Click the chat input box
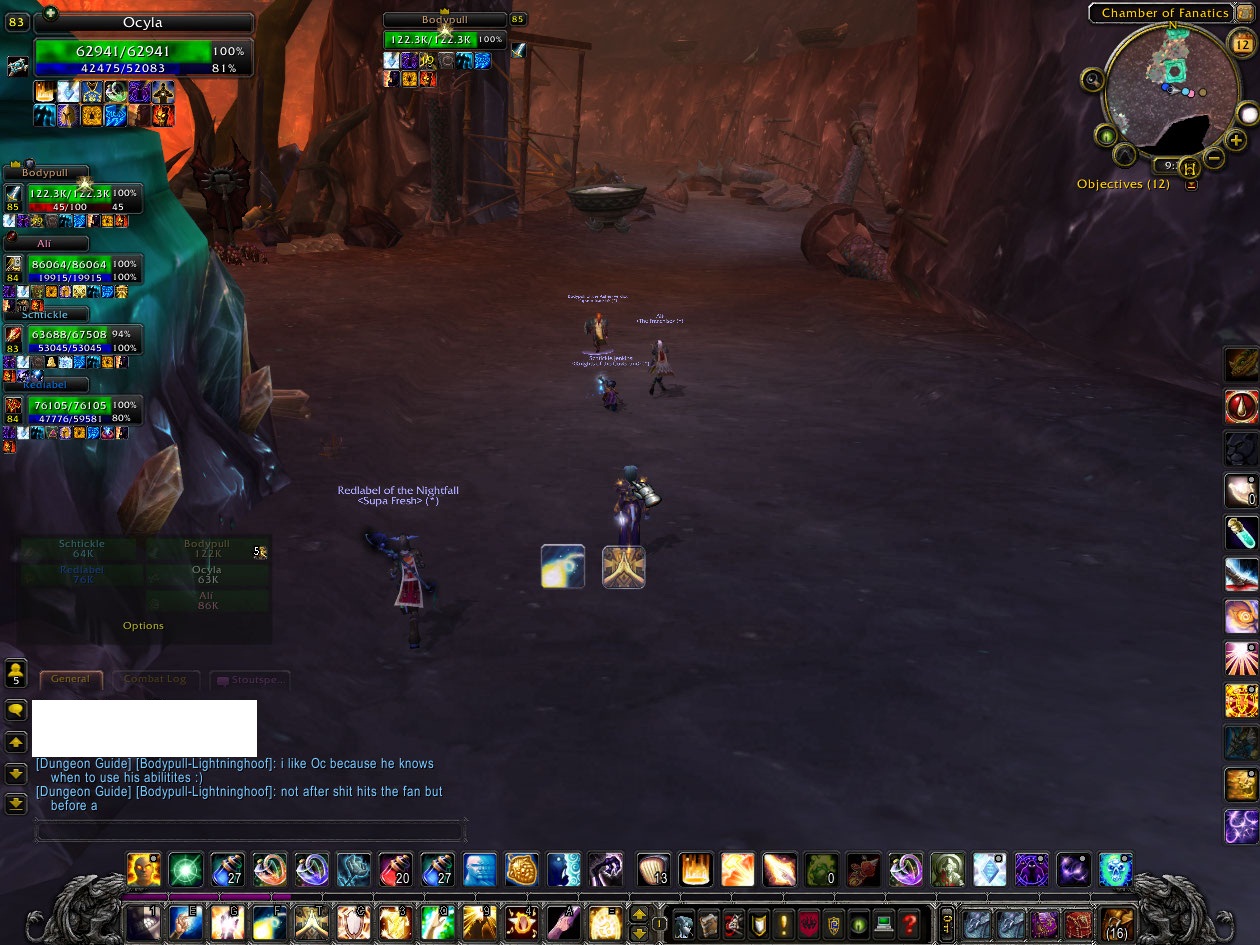 [x=250, y=830]
